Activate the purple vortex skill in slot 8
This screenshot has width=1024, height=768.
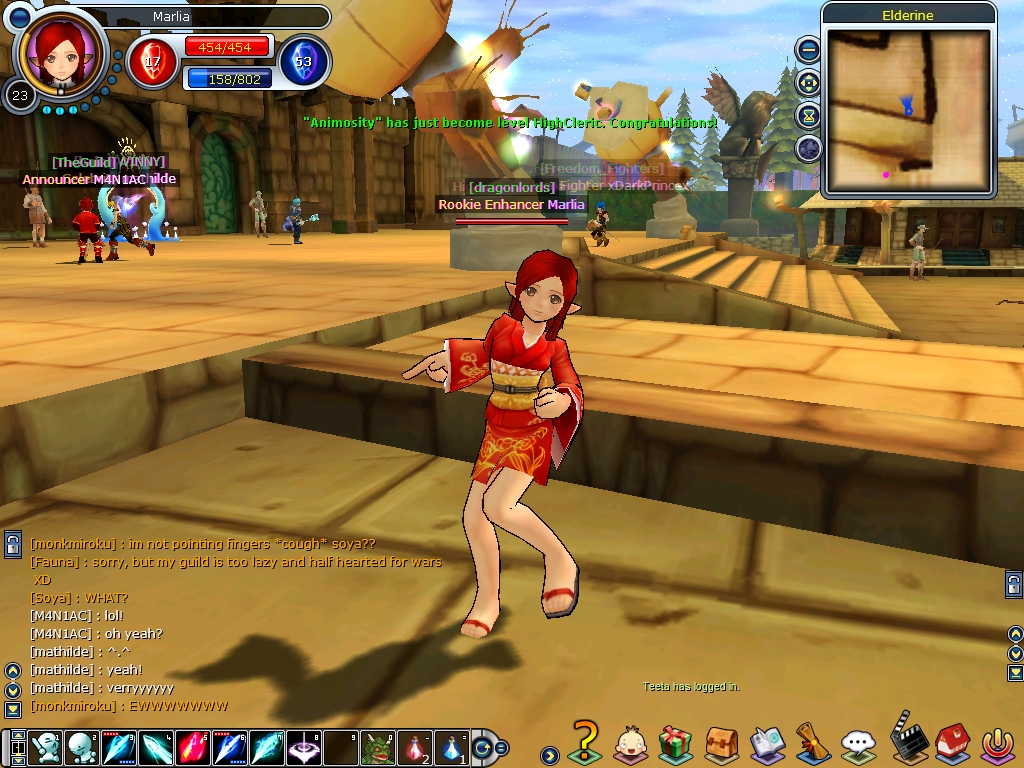304,748
